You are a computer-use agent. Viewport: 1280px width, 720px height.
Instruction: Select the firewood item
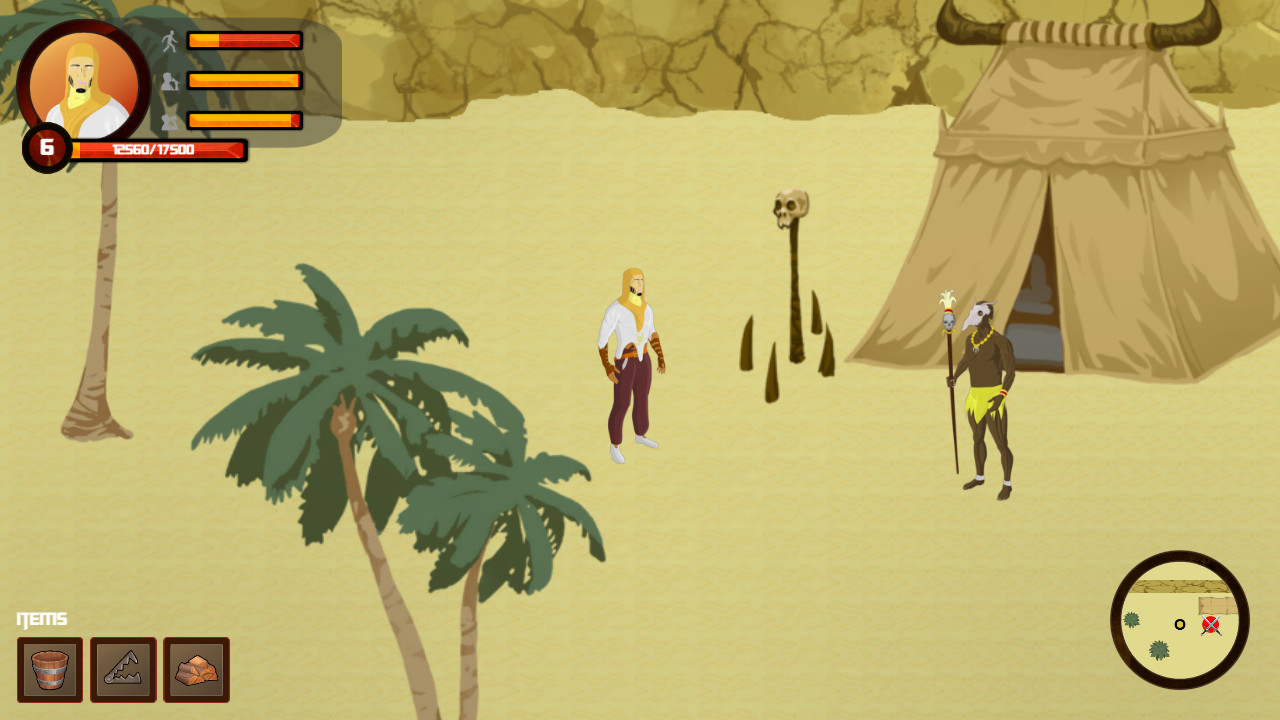[x=196, y=670]
